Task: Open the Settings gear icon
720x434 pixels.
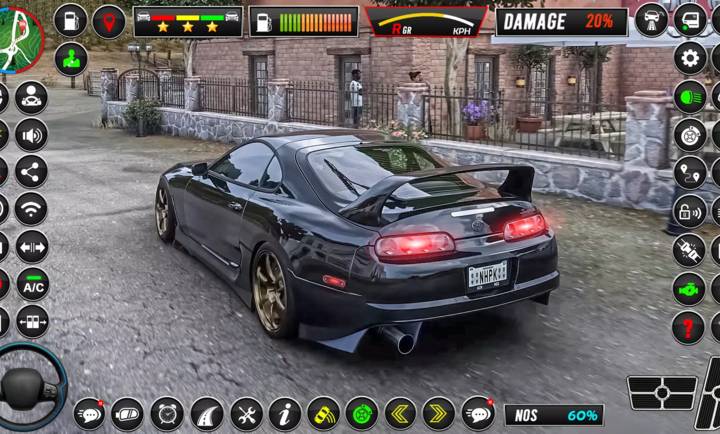Action: click(689, 58)
